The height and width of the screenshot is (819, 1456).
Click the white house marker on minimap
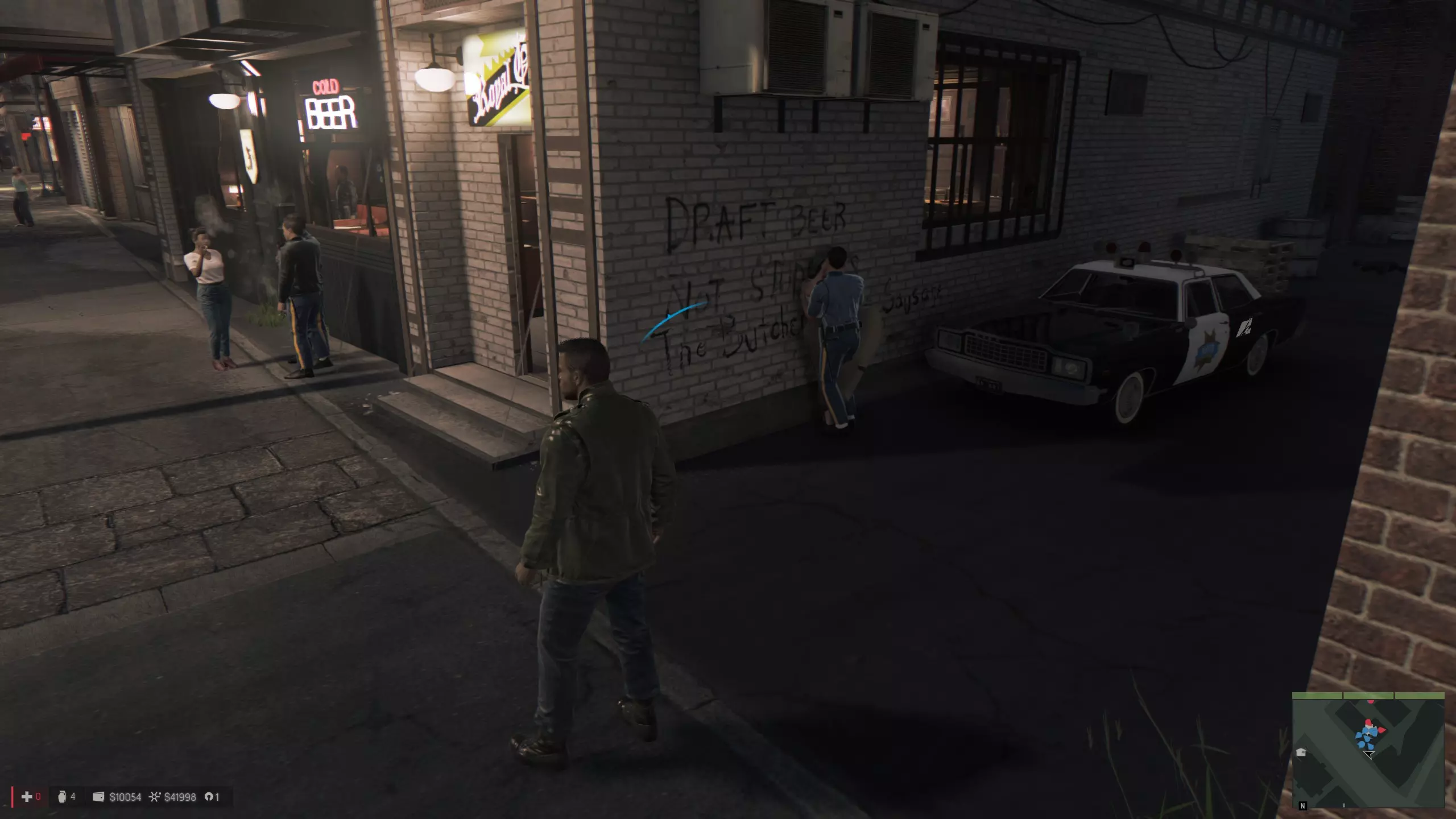click(x=1301, y=752)
